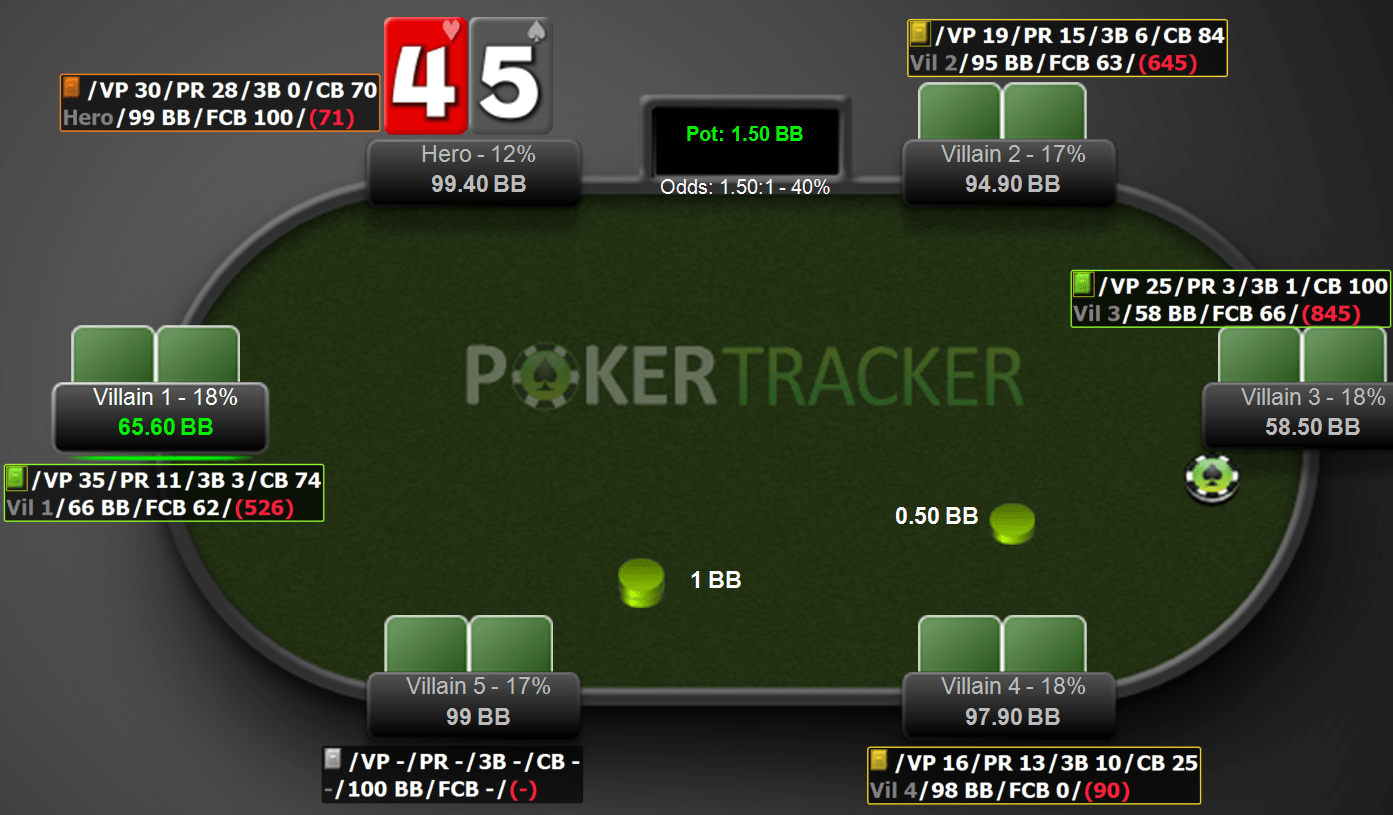The height and width of the screenshot is (815, 1393).
Task: Click the green note icon on Villain 3's stats
Action: coord(1083,284)
